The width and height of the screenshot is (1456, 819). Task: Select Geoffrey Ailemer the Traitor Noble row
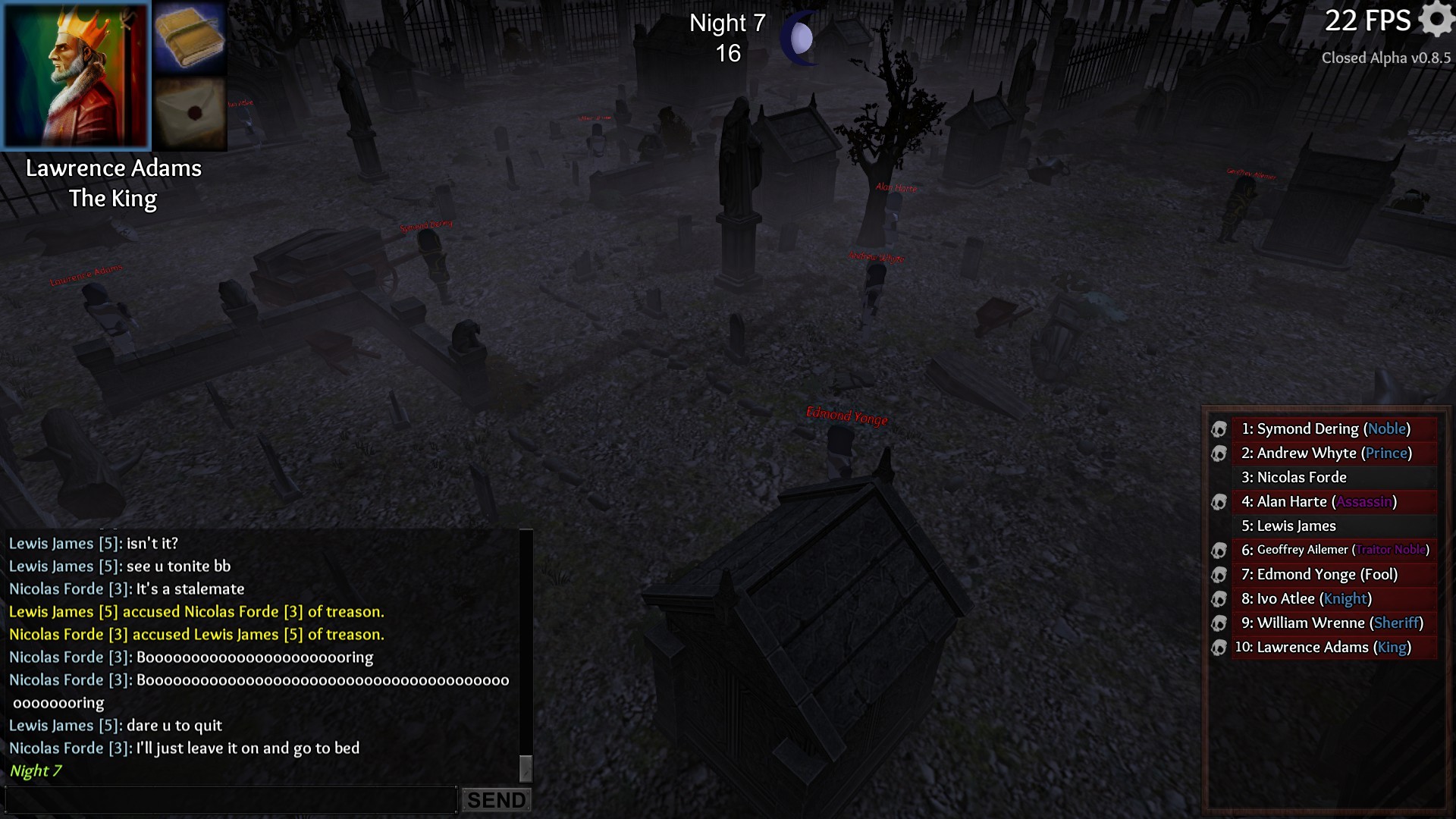[1333, 550]
